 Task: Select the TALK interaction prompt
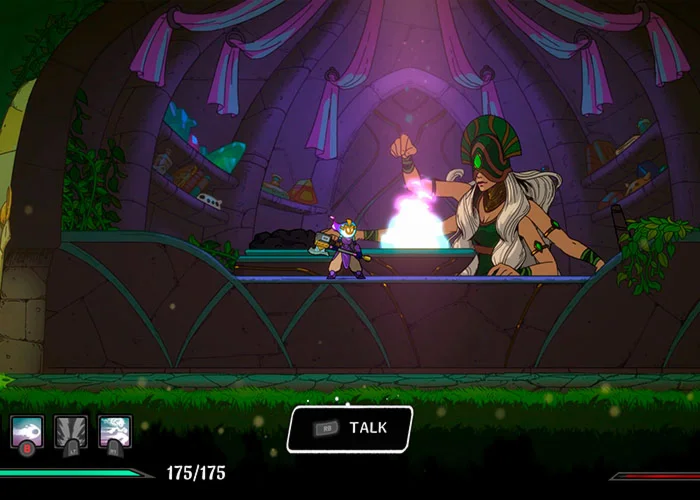[x=350, y=428]
